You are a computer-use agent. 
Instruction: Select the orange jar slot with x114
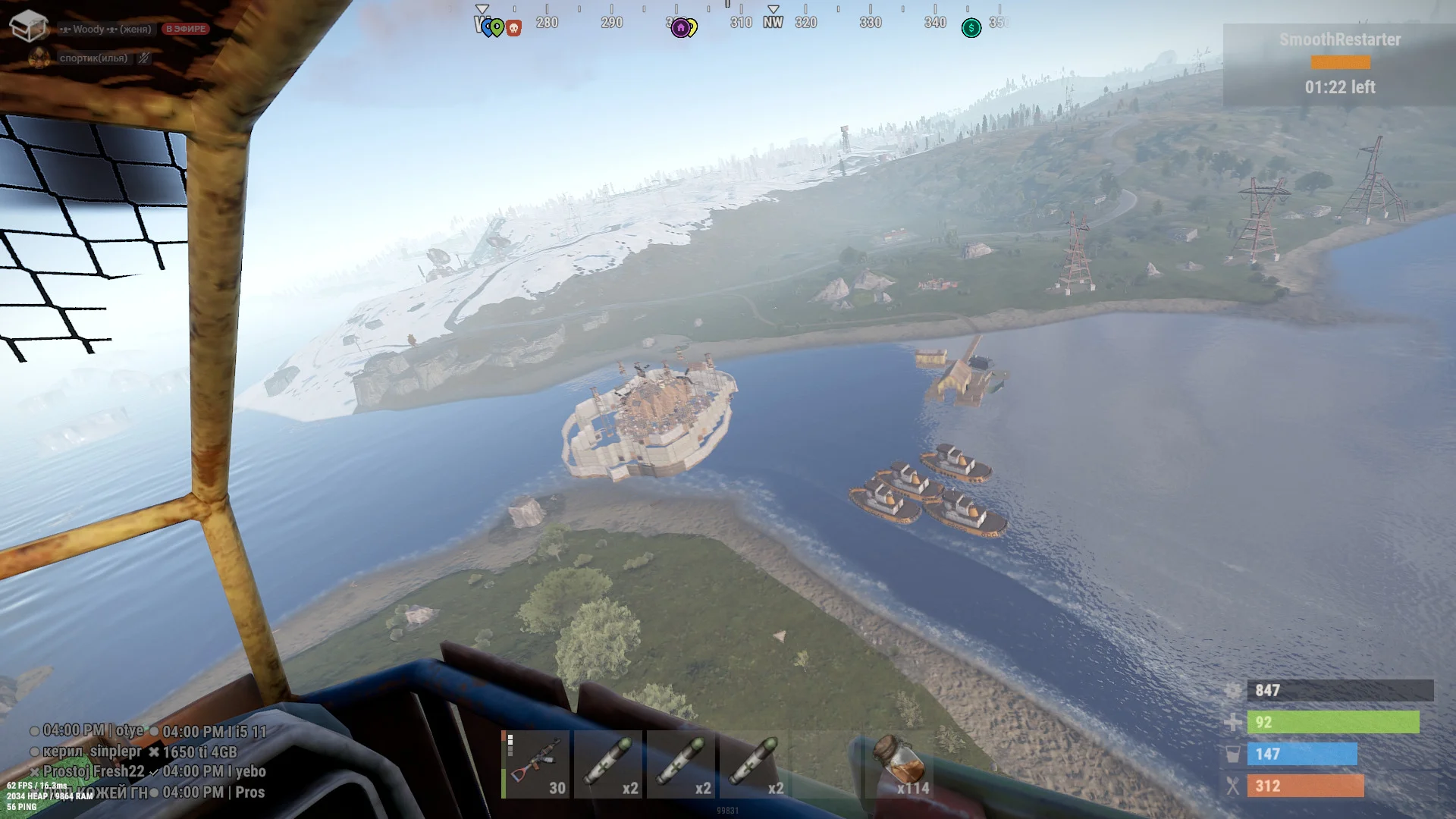[x=900, y=764]
